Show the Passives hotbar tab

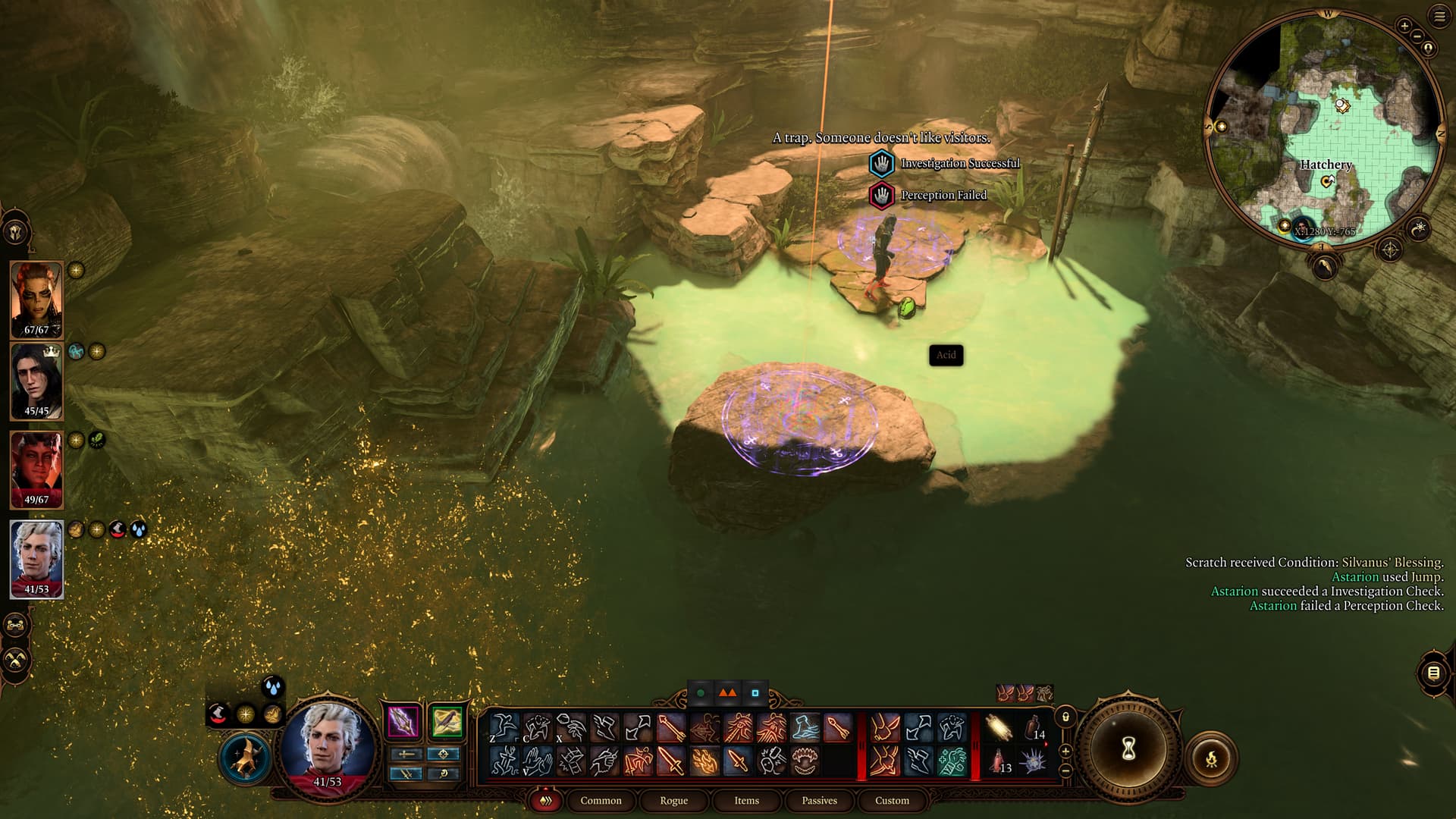[x=819, y=800]
